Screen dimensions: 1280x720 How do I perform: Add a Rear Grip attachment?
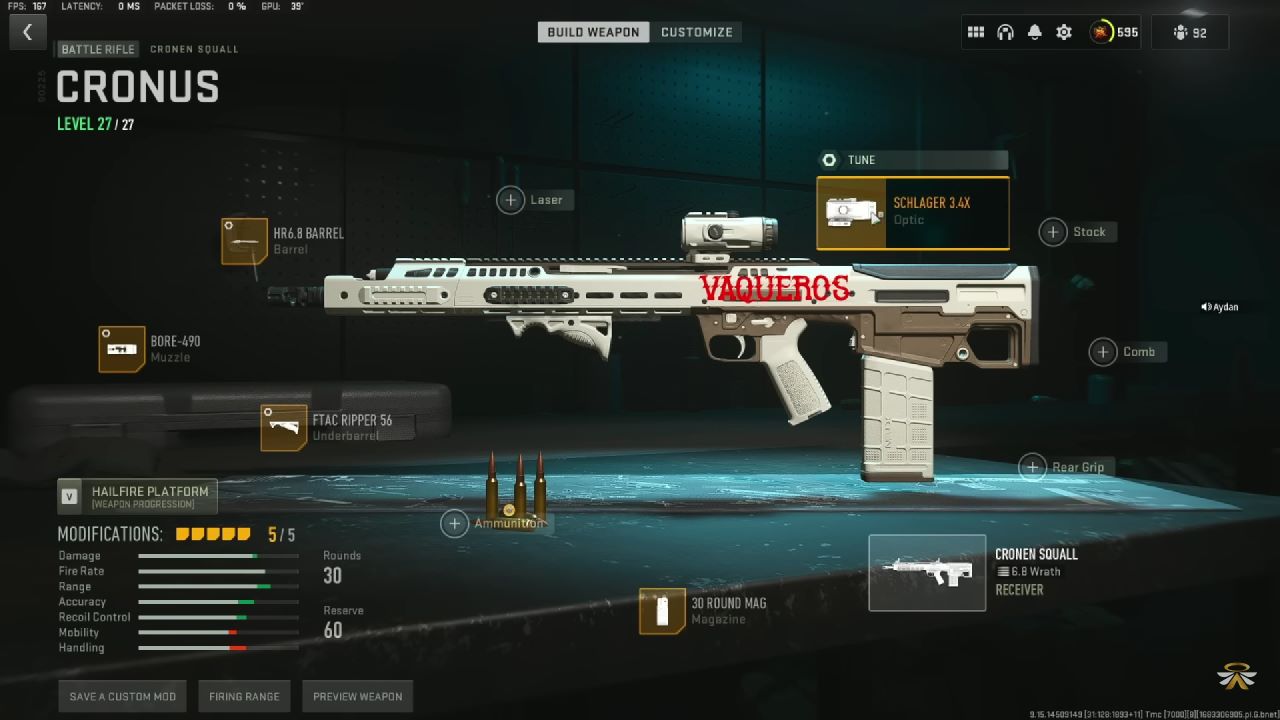(x=1033, y=467)
